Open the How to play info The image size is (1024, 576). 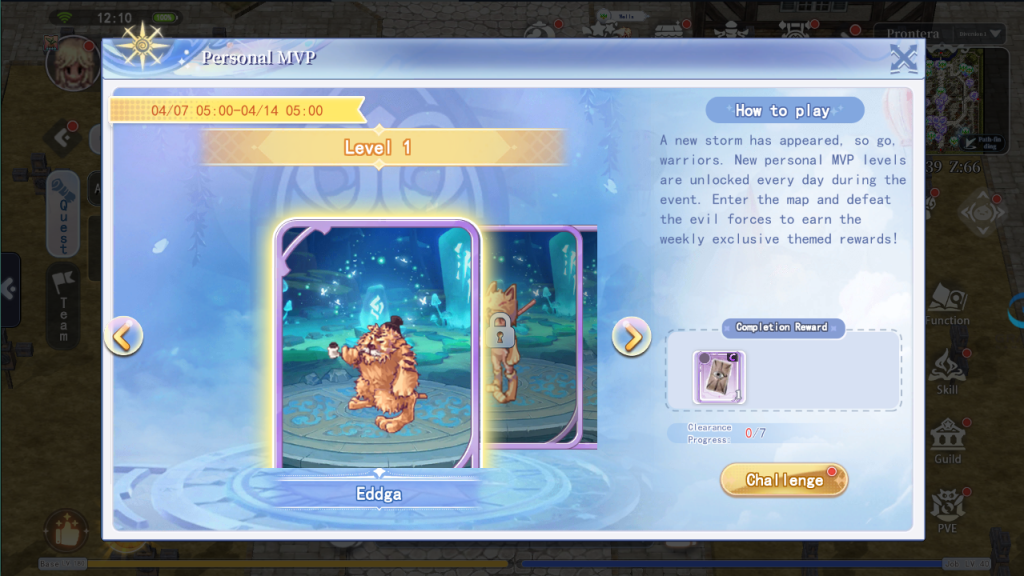(784, 110)
